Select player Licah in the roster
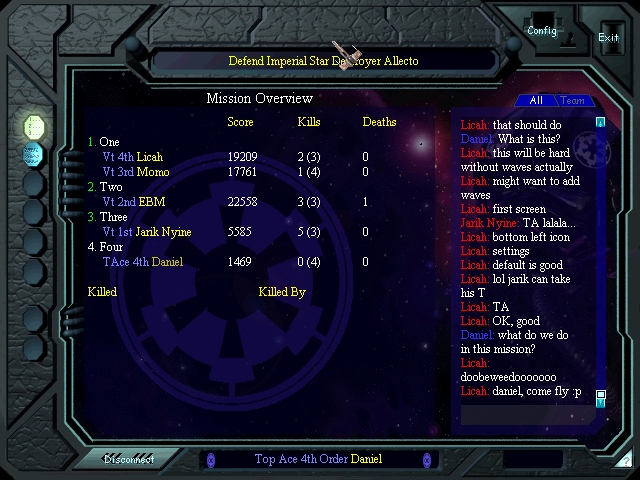The height and width of the screenshot is (480, 640). pyautogui.click(x=149, y=157)
